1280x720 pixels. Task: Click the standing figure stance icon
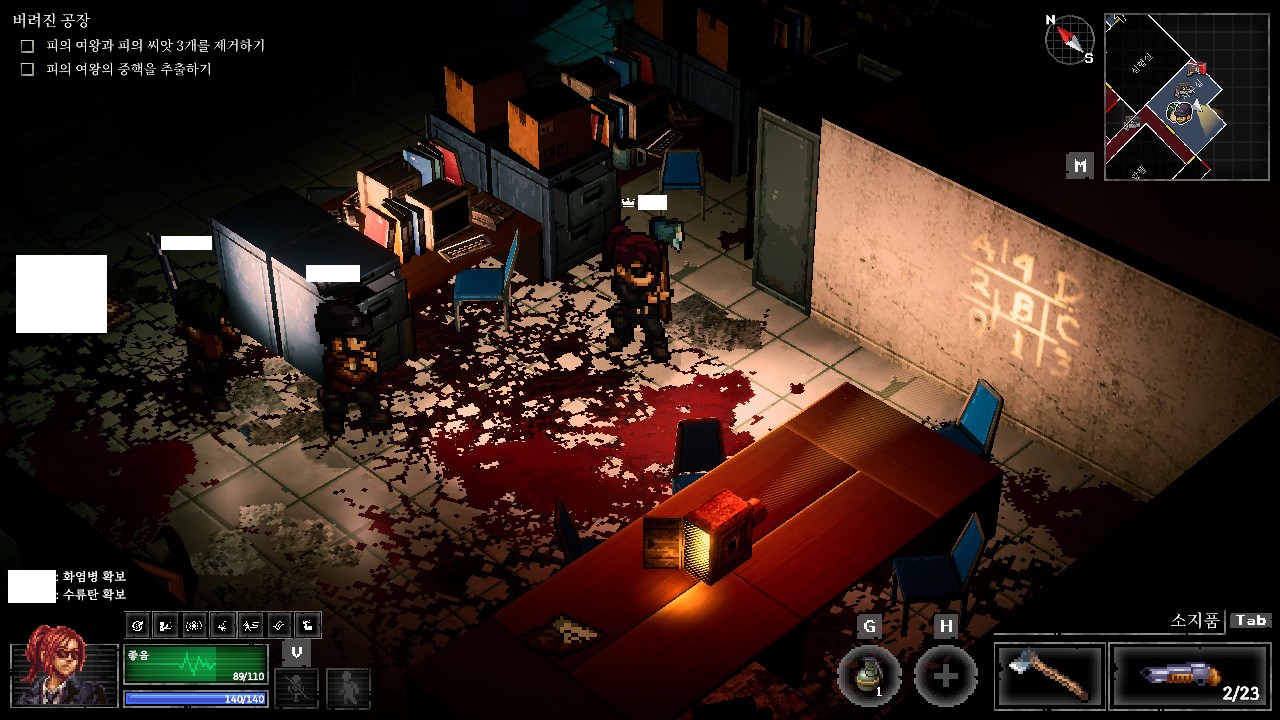348,687
